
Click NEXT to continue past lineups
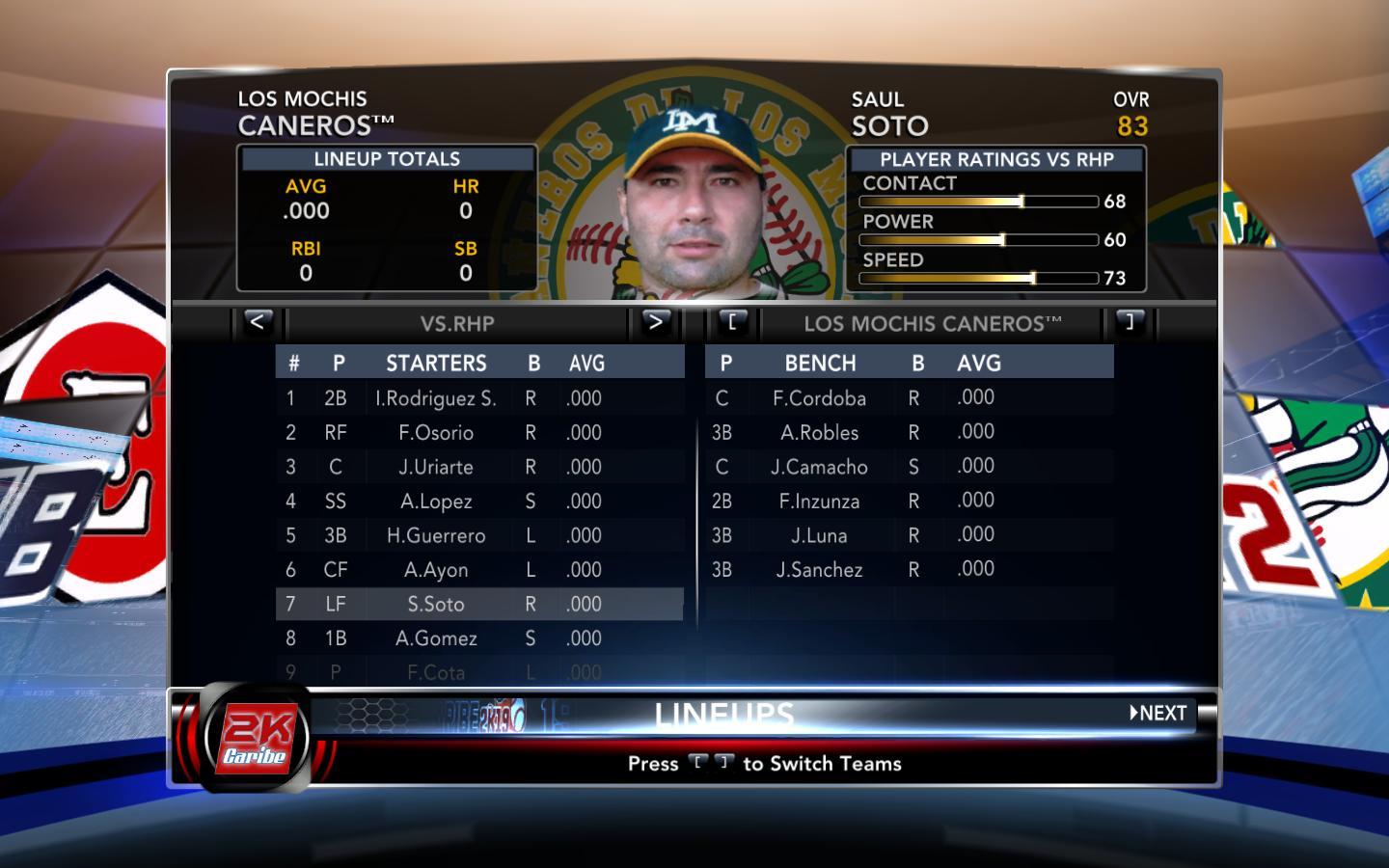(x=1158, y=714)
